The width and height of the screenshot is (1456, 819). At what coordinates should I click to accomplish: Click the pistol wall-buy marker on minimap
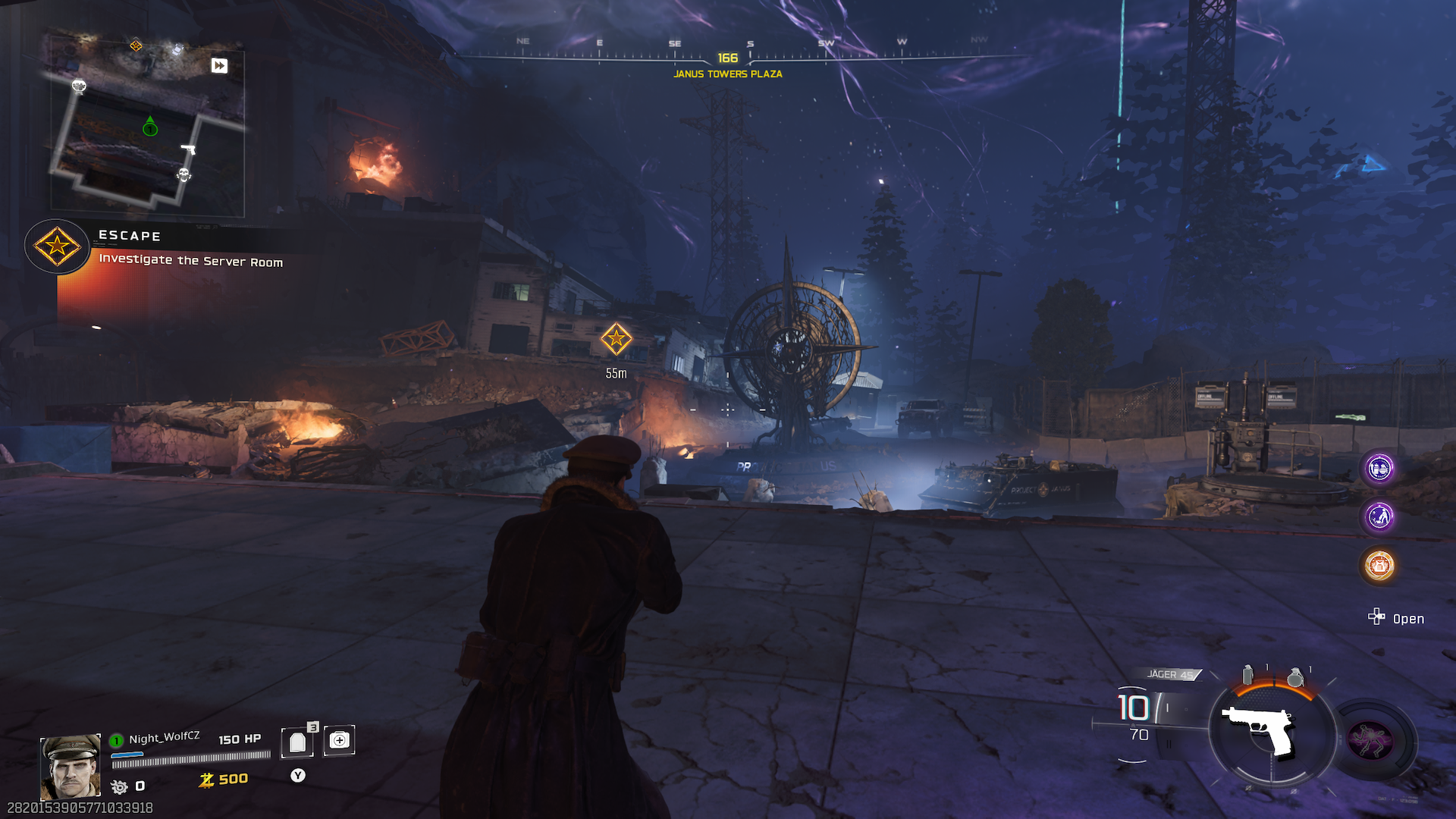[x=188, y=149]
